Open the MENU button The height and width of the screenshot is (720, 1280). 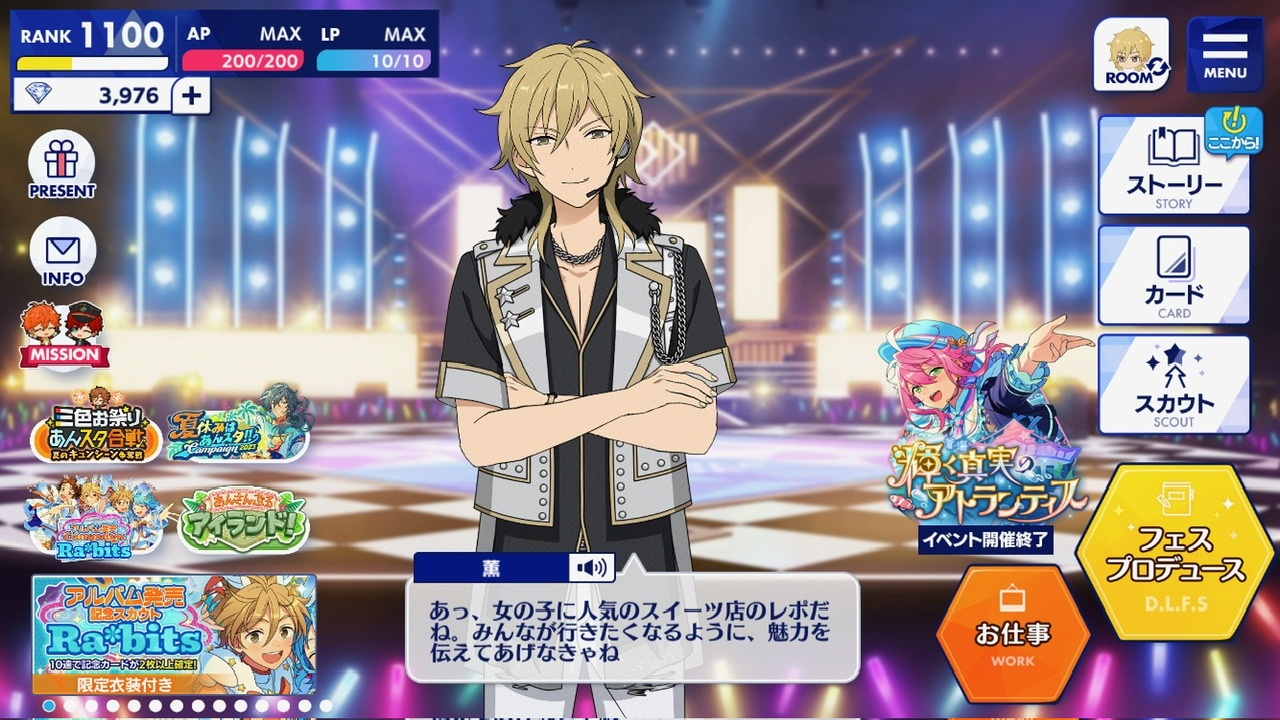pyautogui.click(x=1224, y=54)
